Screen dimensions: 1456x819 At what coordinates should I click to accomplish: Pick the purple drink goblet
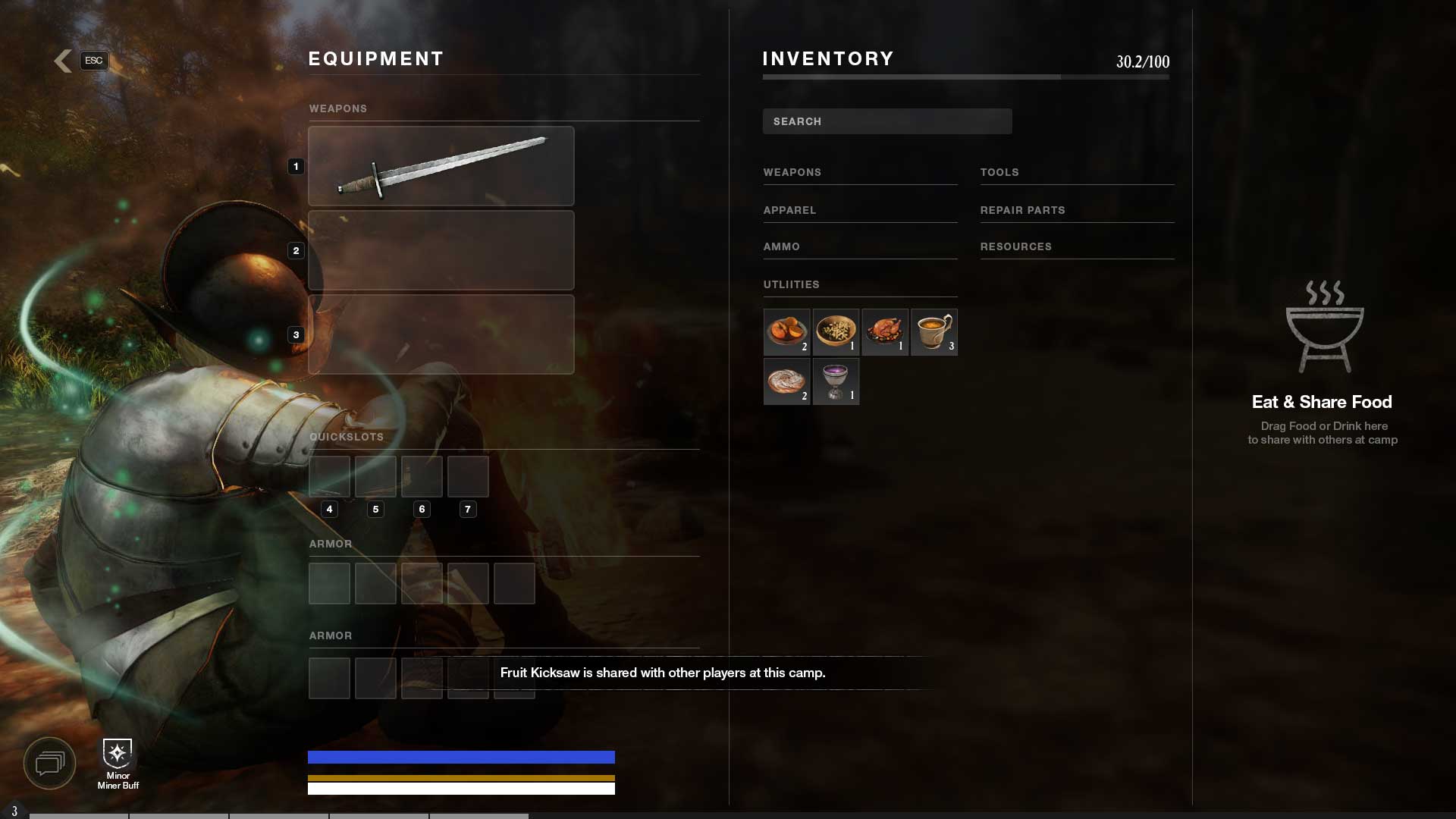(x=836, y=381)
